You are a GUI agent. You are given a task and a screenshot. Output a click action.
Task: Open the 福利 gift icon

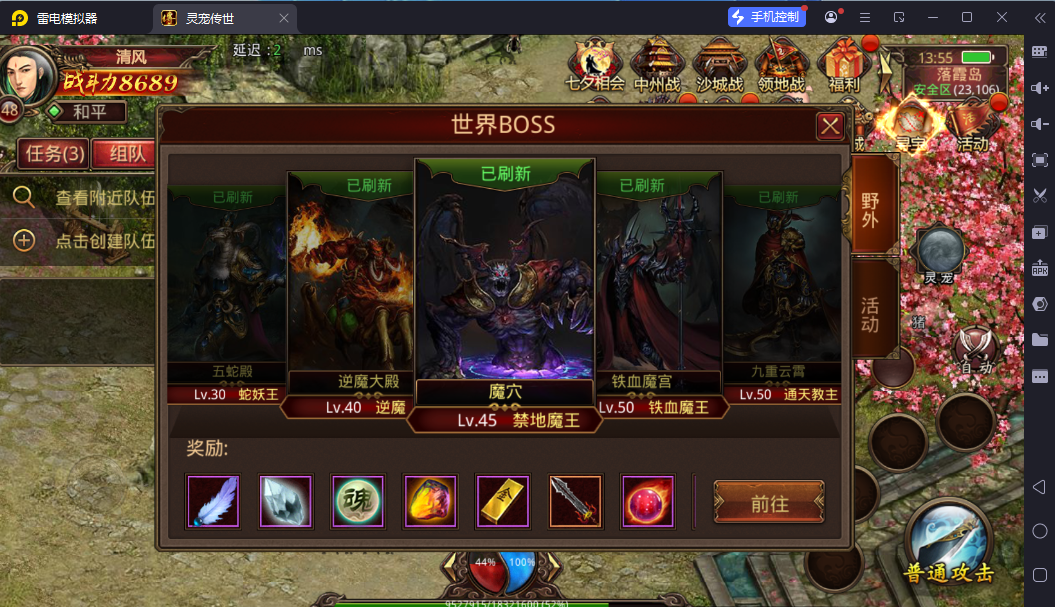point(845,65)
